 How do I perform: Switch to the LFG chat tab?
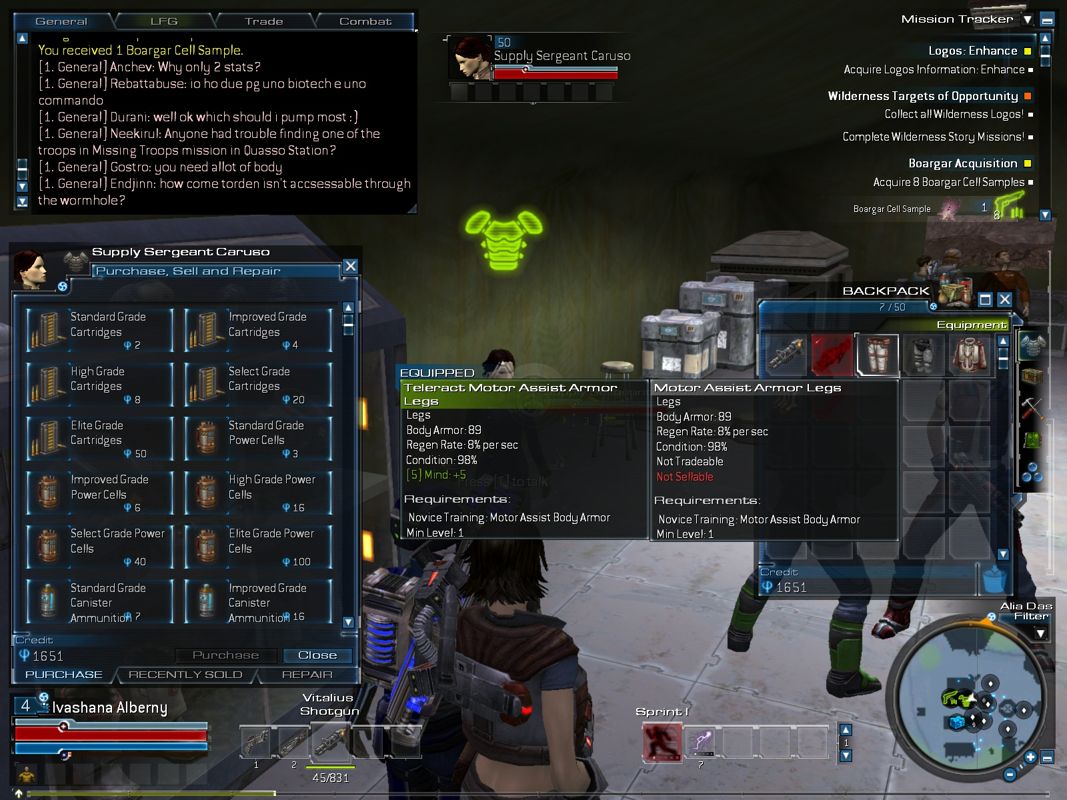(x=163, y=21)
